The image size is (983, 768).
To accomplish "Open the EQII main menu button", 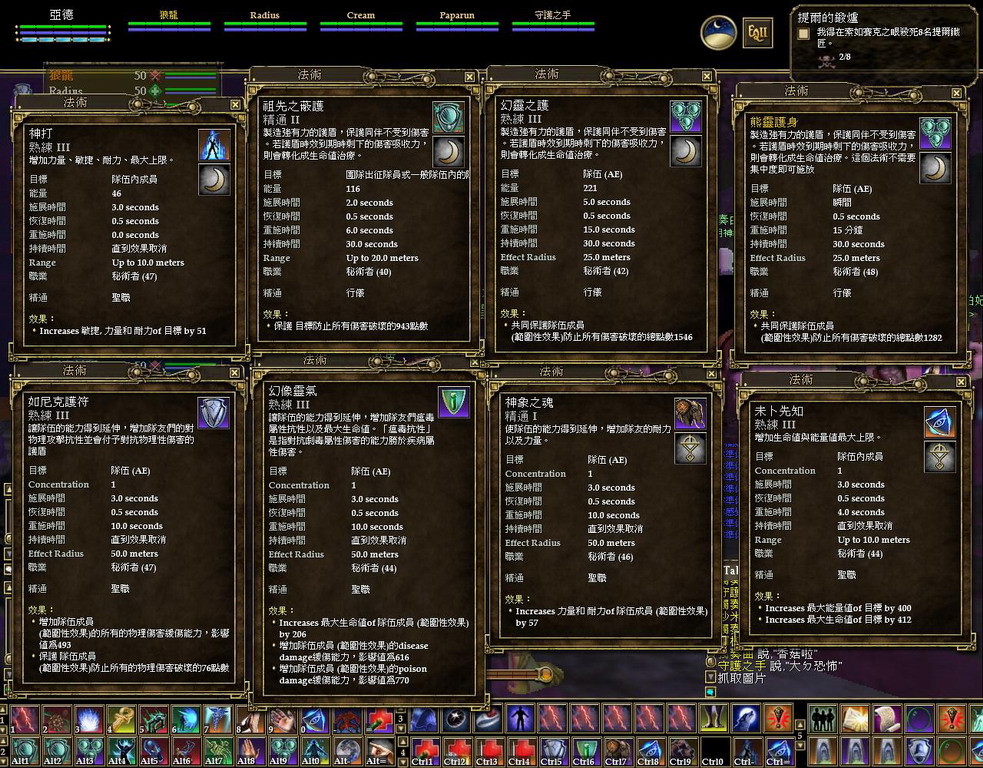I will (x=757, y=33).
